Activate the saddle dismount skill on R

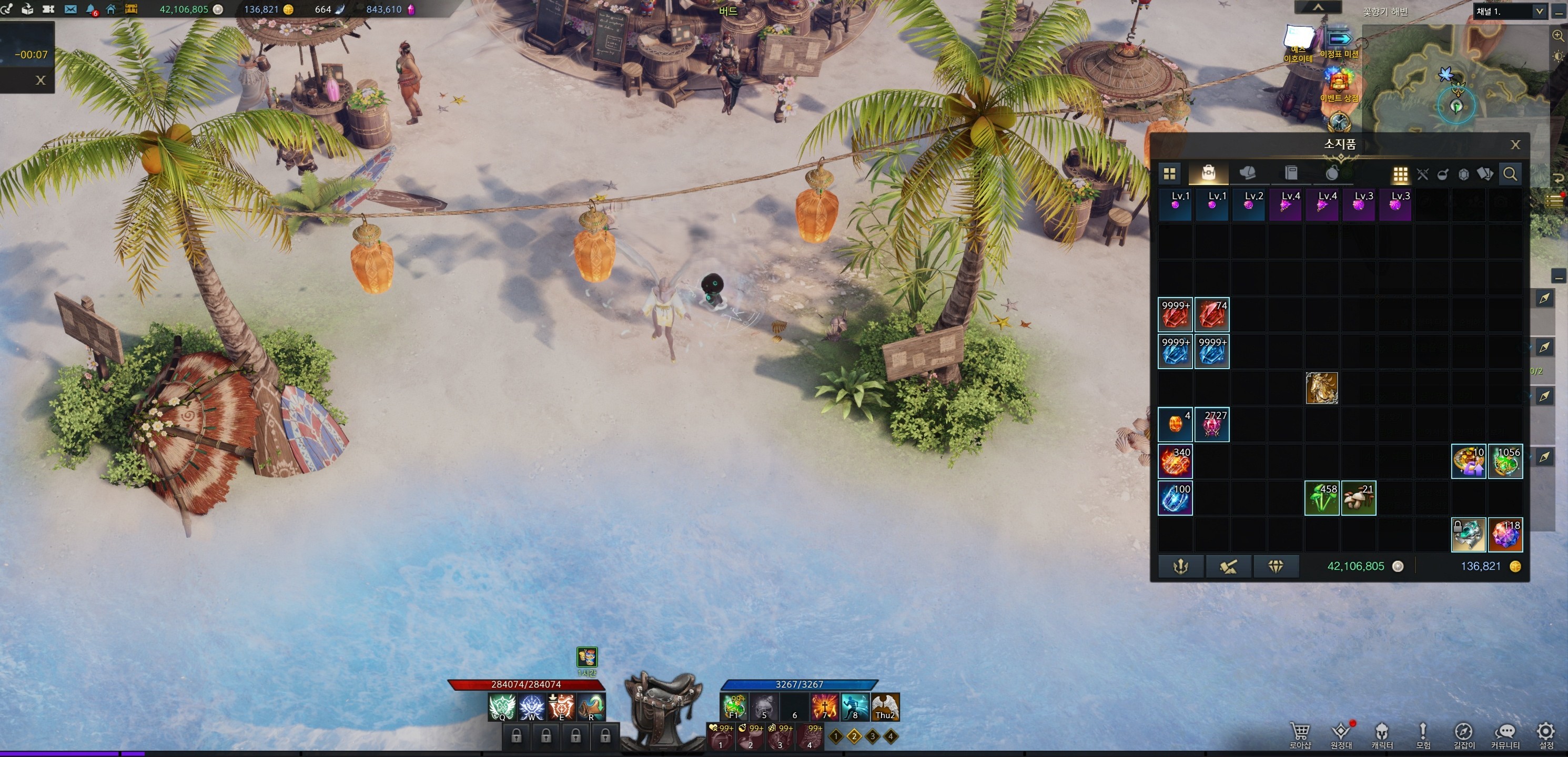pos(591,707)
